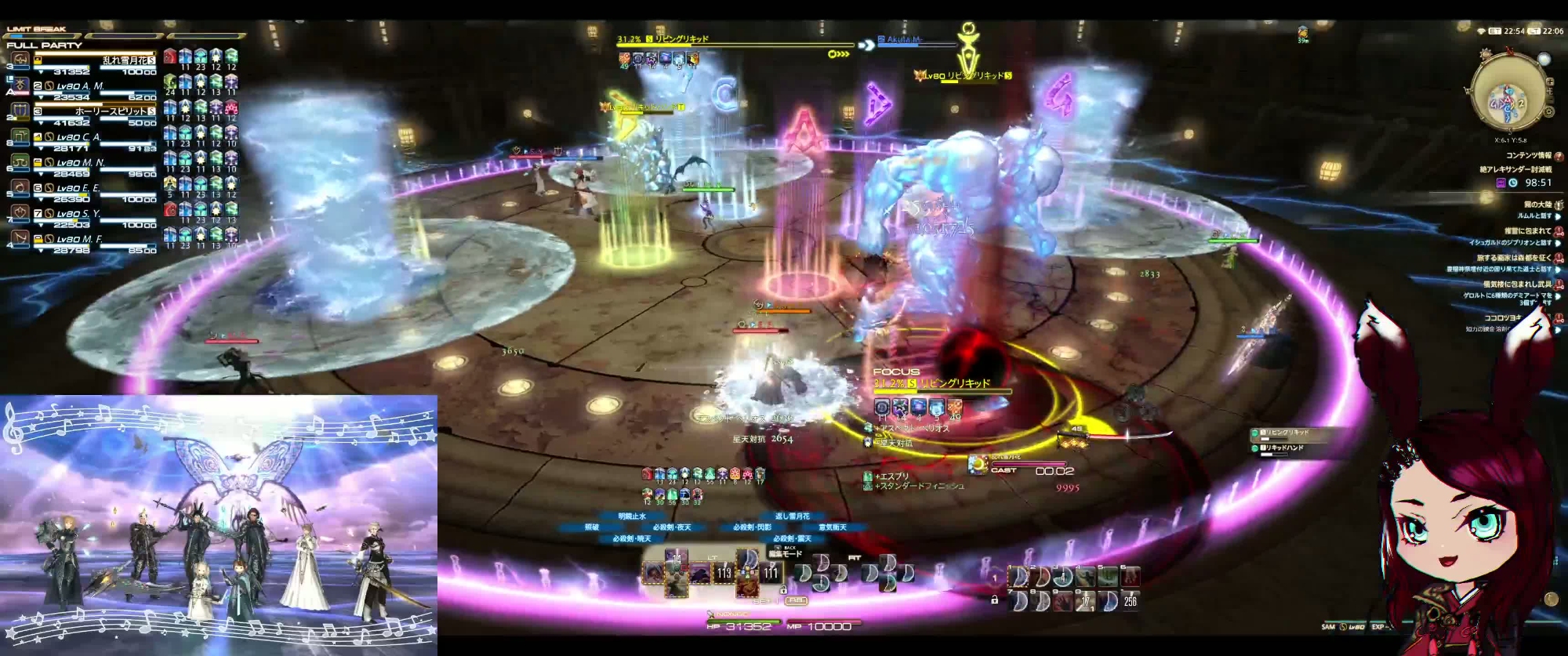Choose party member E. E. in list

(82, 188)
